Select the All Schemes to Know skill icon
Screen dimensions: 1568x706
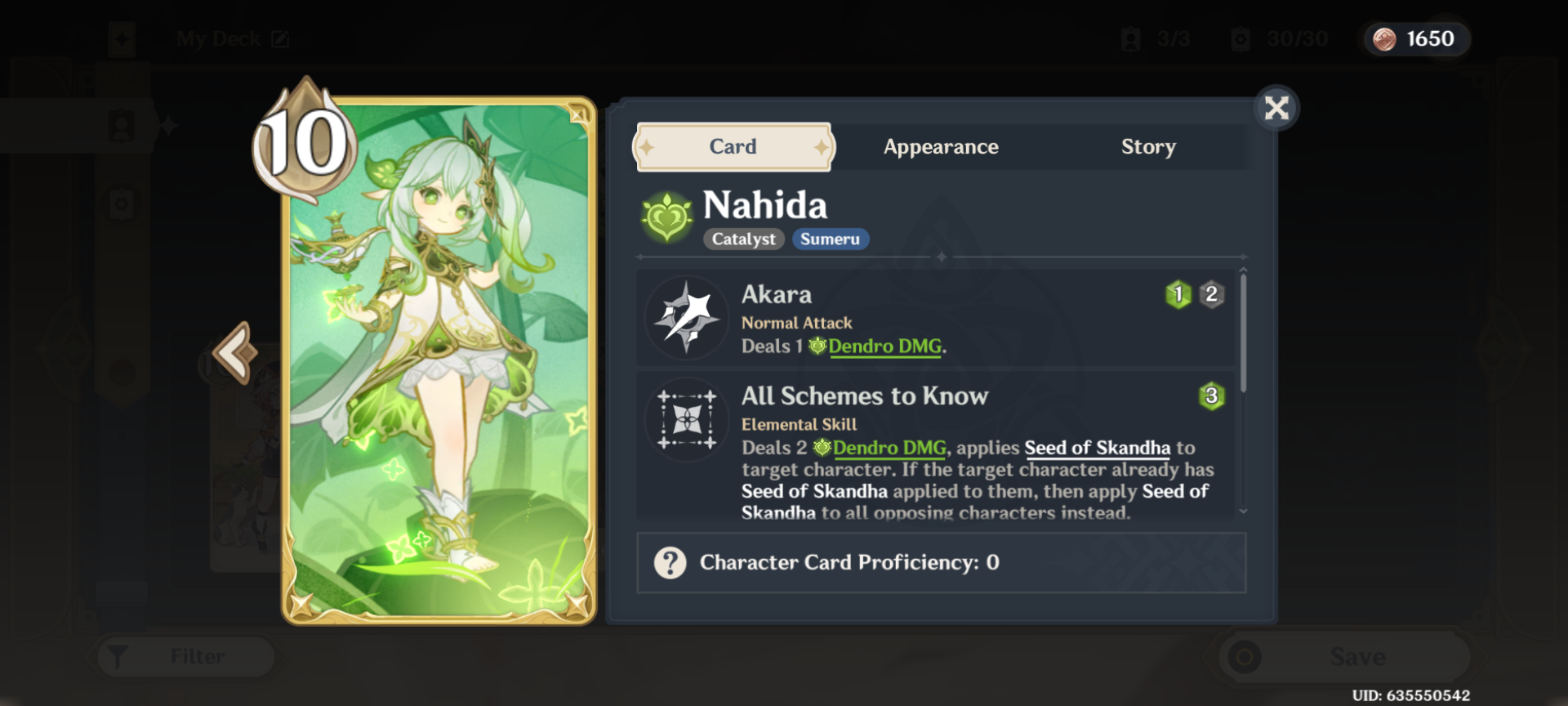click(687, 419)
